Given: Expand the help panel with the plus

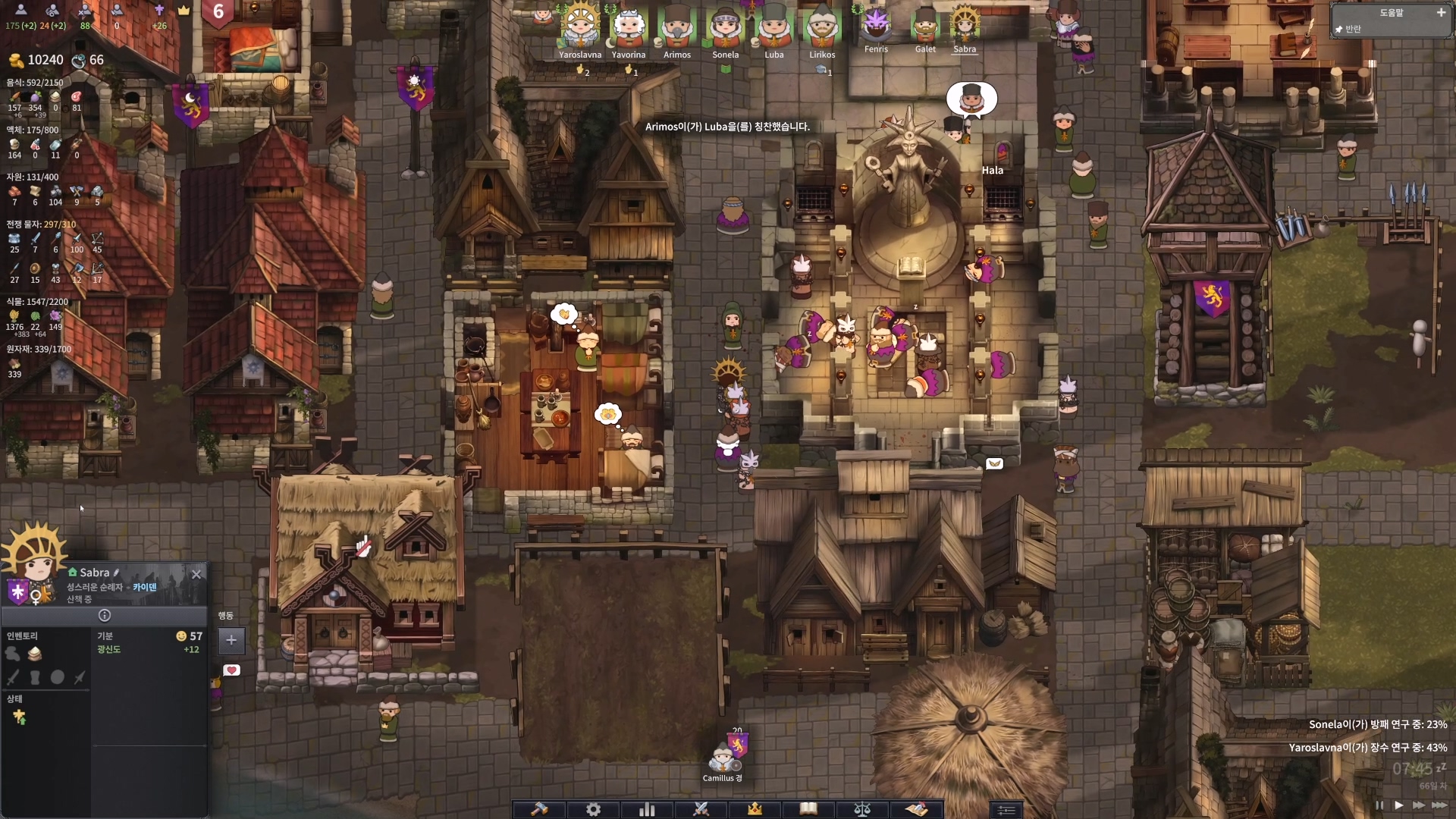Looking at the screenshot, I should [1441, 13].
